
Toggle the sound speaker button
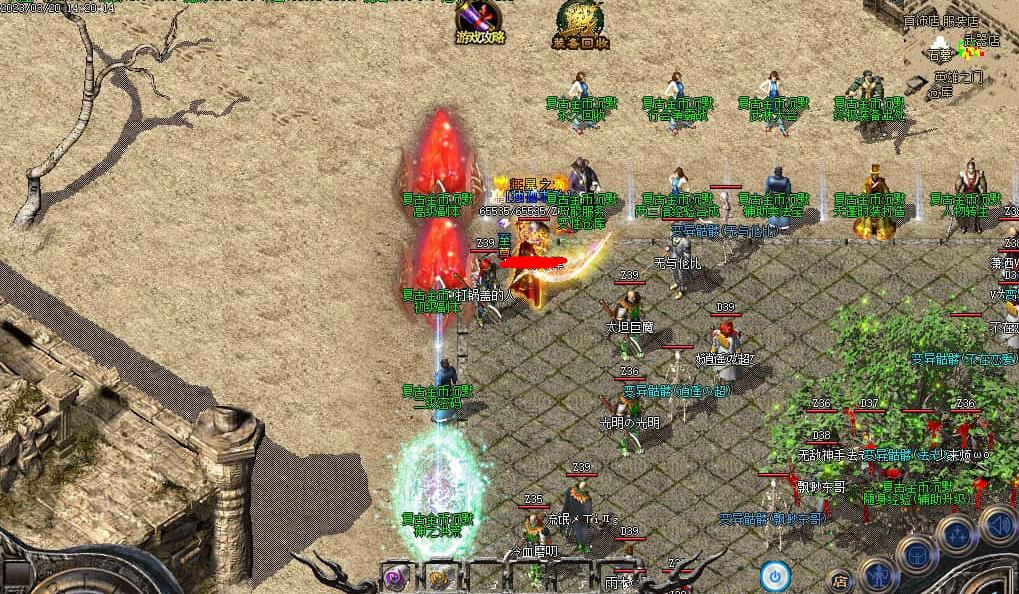[998, 523]
